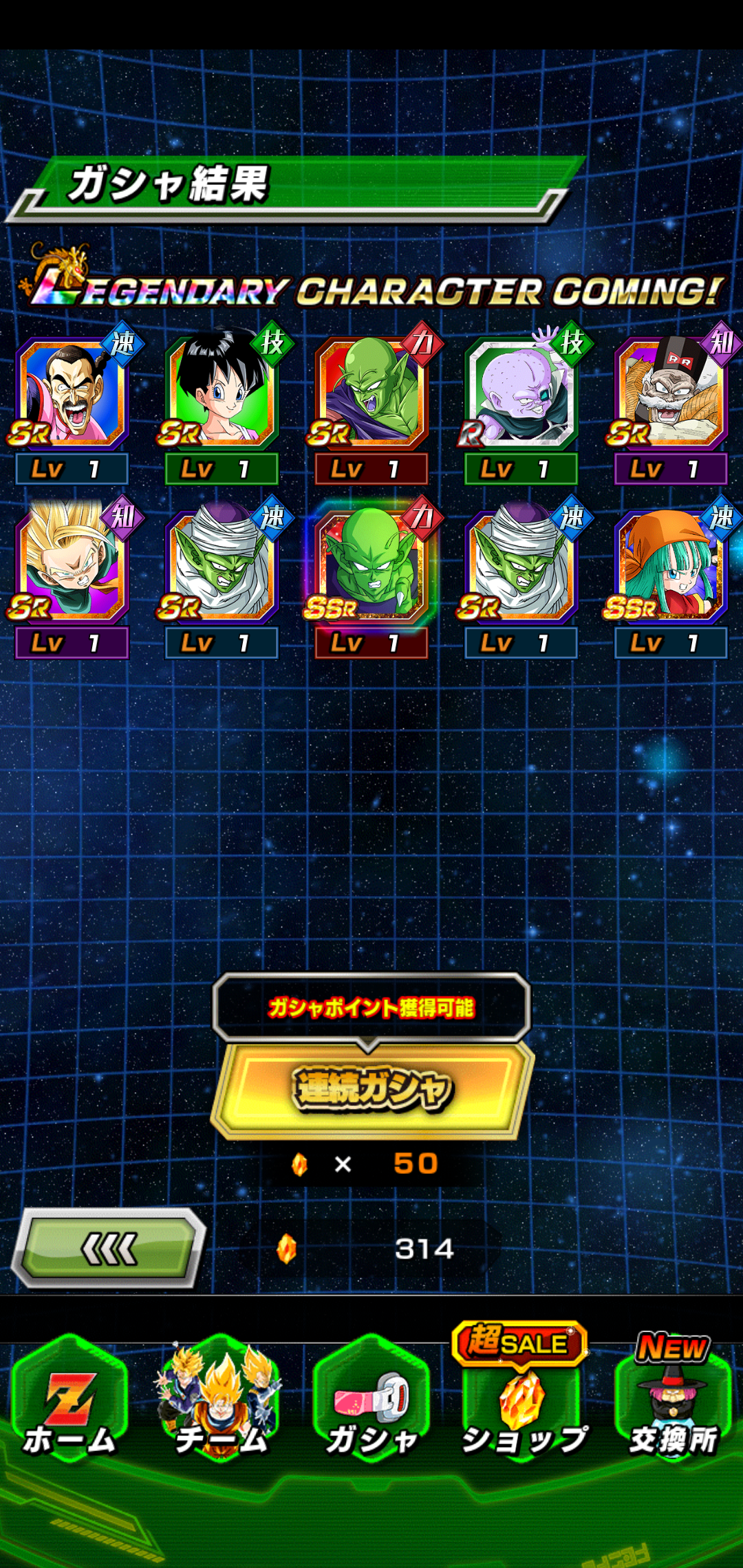Choose the SR Dr. Gero card
The width and height of the screenshot is (743, 1568).
pyautogui.click(x=671, y=393)
